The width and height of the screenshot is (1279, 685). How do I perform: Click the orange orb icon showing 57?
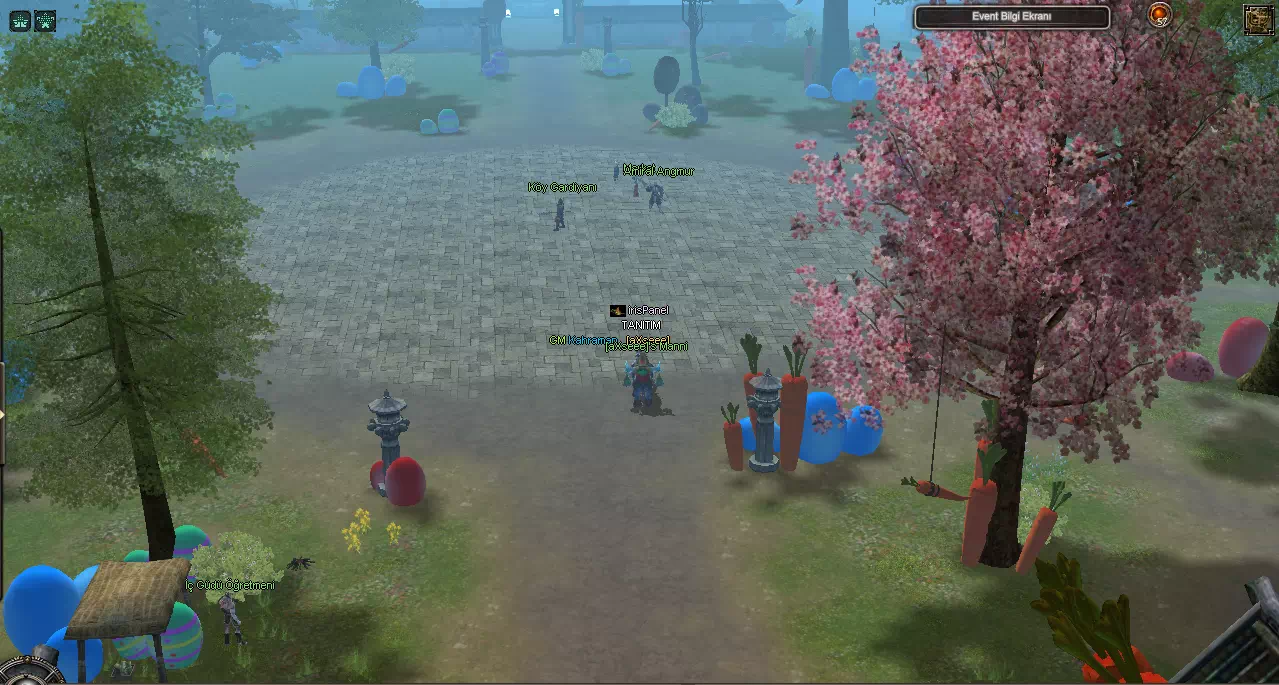click(x=1159, y=14)
